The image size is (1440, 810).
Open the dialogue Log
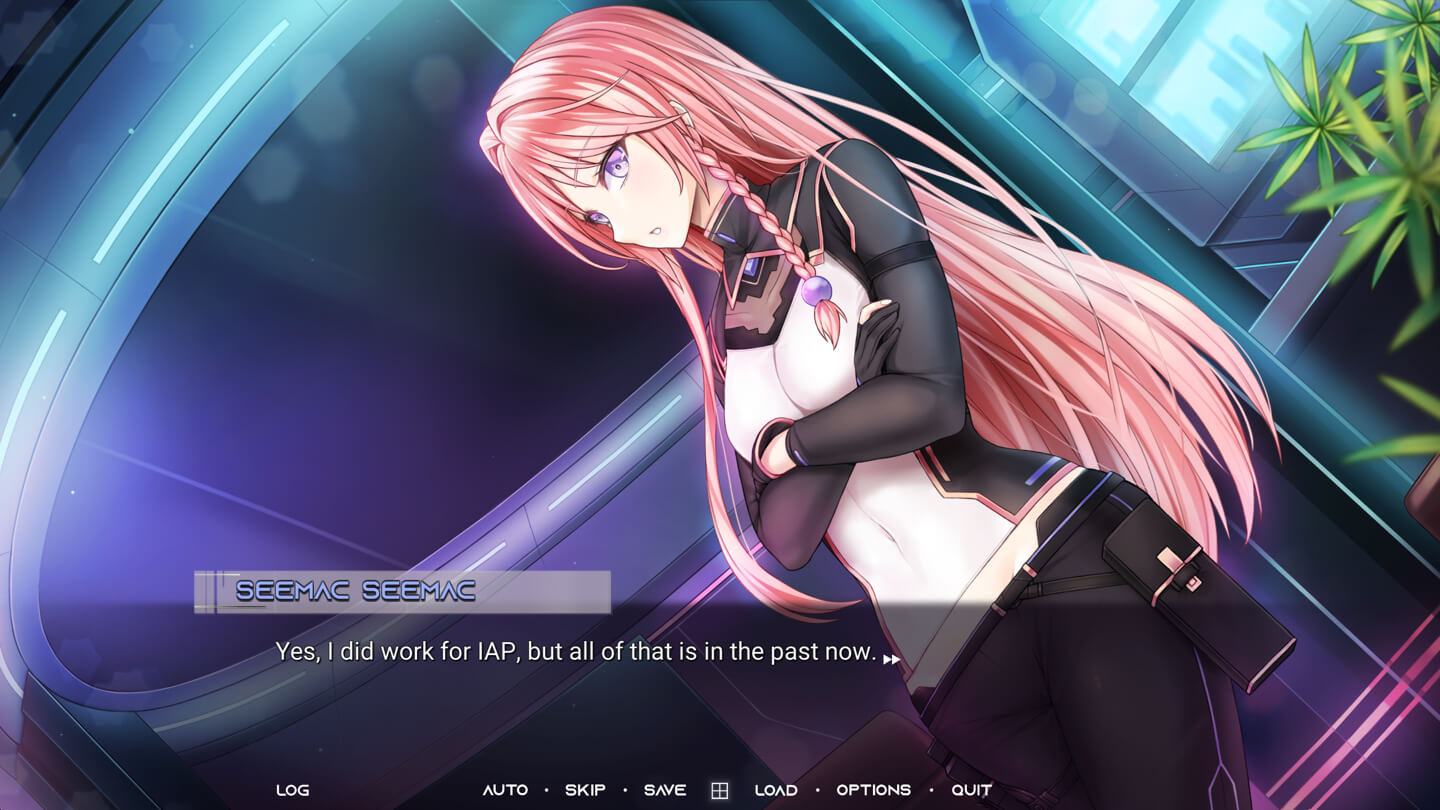(x=292, y=790)
